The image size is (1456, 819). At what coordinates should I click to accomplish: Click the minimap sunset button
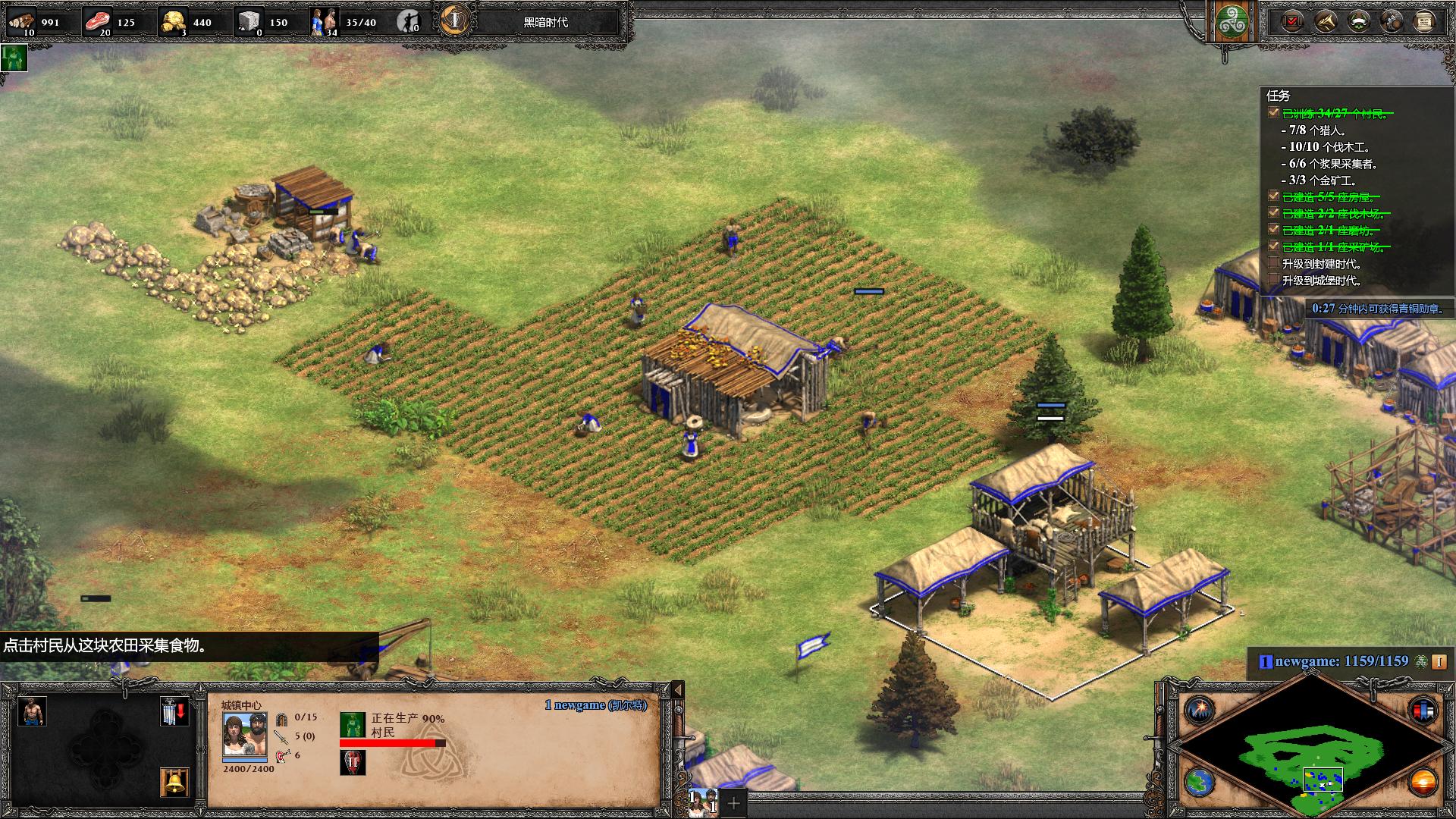pyautogui.click(x=1423, y=782)
